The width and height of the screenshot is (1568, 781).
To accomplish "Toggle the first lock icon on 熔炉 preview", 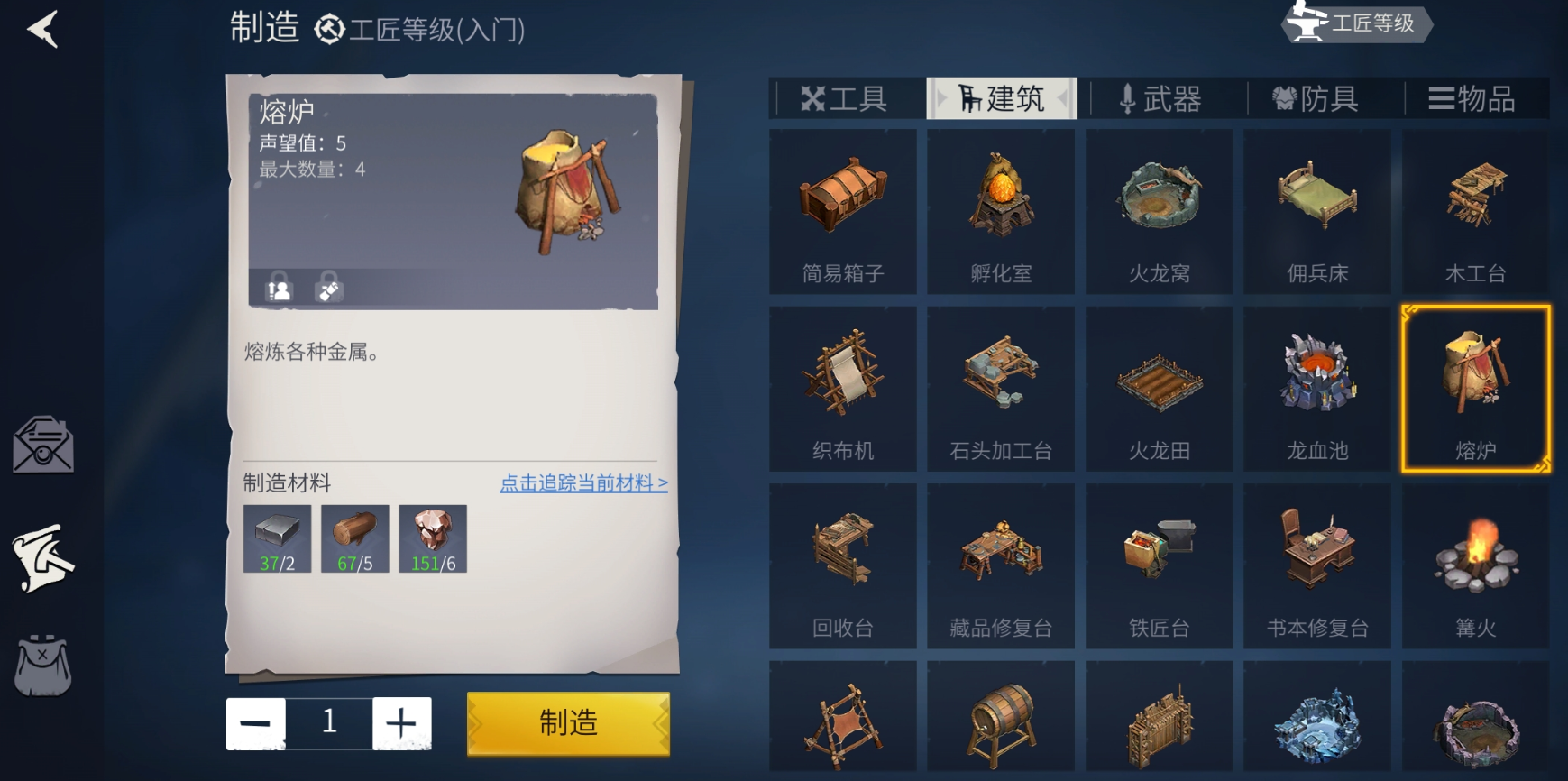I will (x=278, y=288).
